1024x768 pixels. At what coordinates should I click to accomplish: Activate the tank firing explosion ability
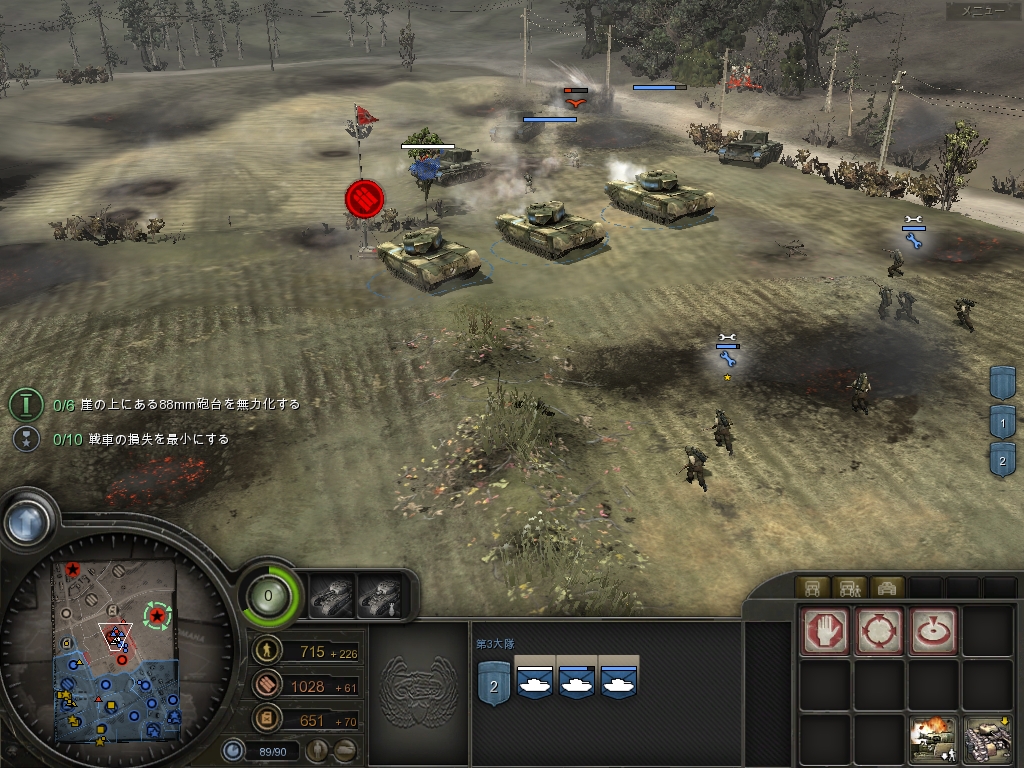[x=933, y=739]
